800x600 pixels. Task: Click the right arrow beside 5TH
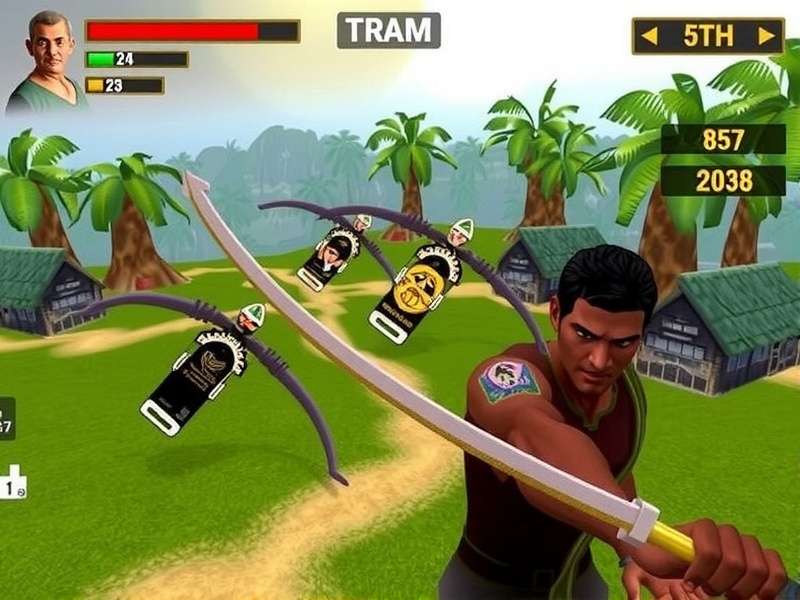(x=767, y=37)
